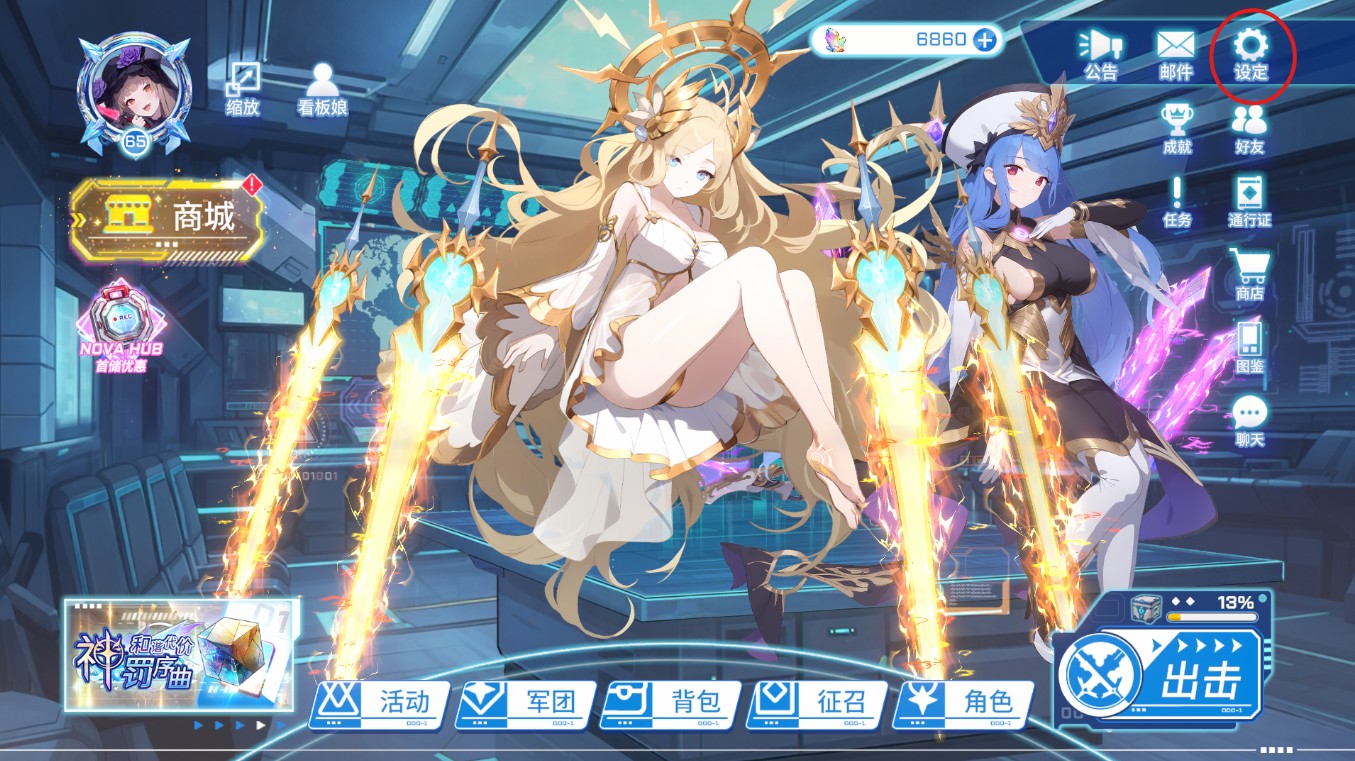Click the plus button beside 6860 crystals

(x=984, y=40)
